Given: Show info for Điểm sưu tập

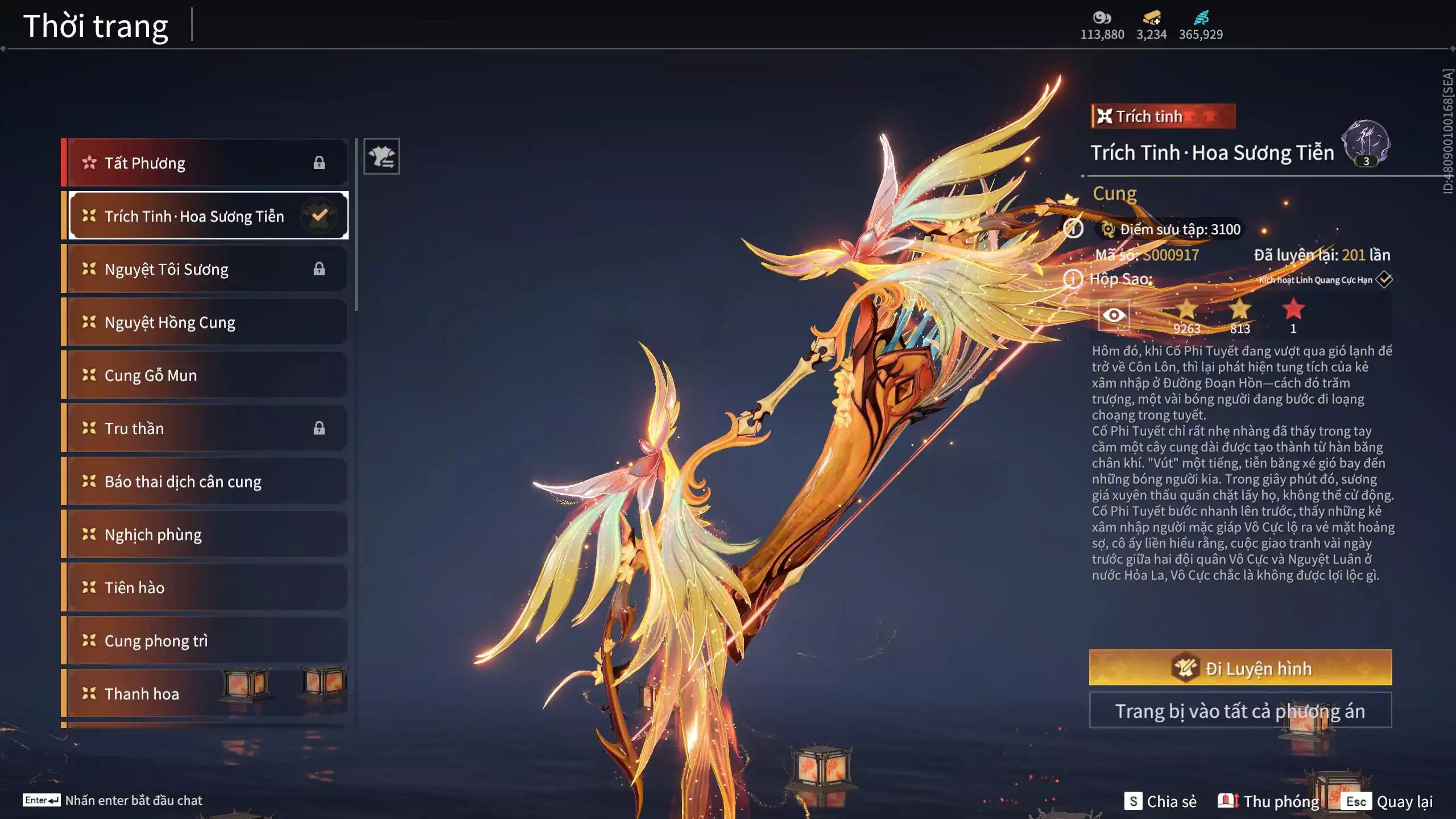Looking at the screenshot, I should pyautogui.click(x=1073, y=229).
